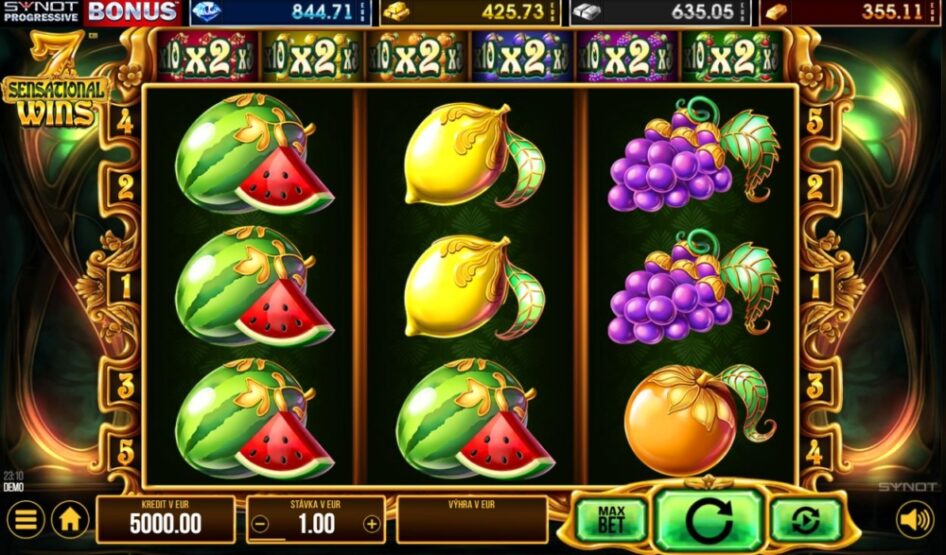This screenshot has height=555, width=946.
Task: Decrease the bet with the minus button
Action: pos(260,523)
